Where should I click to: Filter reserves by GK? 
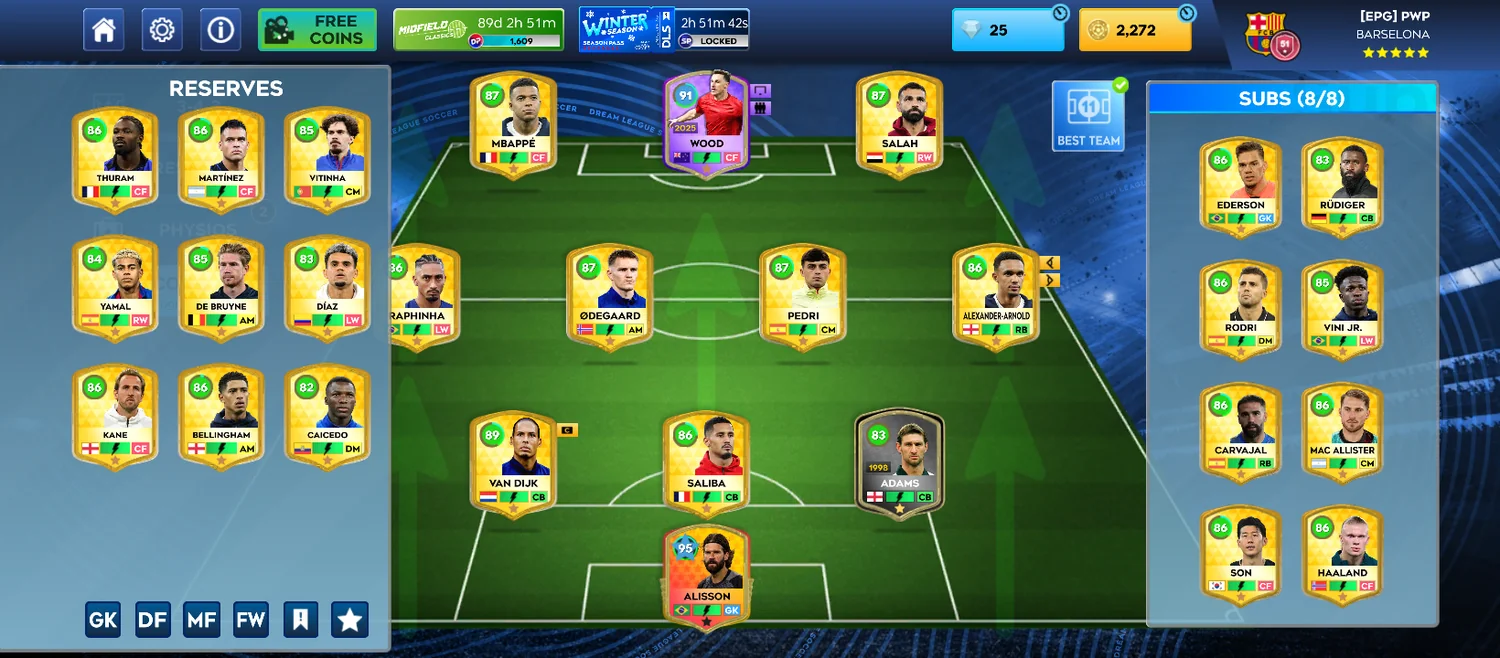tap(103, 620)
